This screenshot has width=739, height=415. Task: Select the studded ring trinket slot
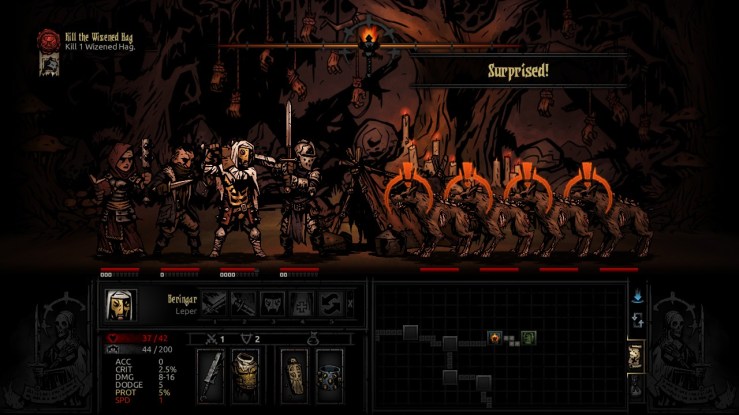coord(329,376)
